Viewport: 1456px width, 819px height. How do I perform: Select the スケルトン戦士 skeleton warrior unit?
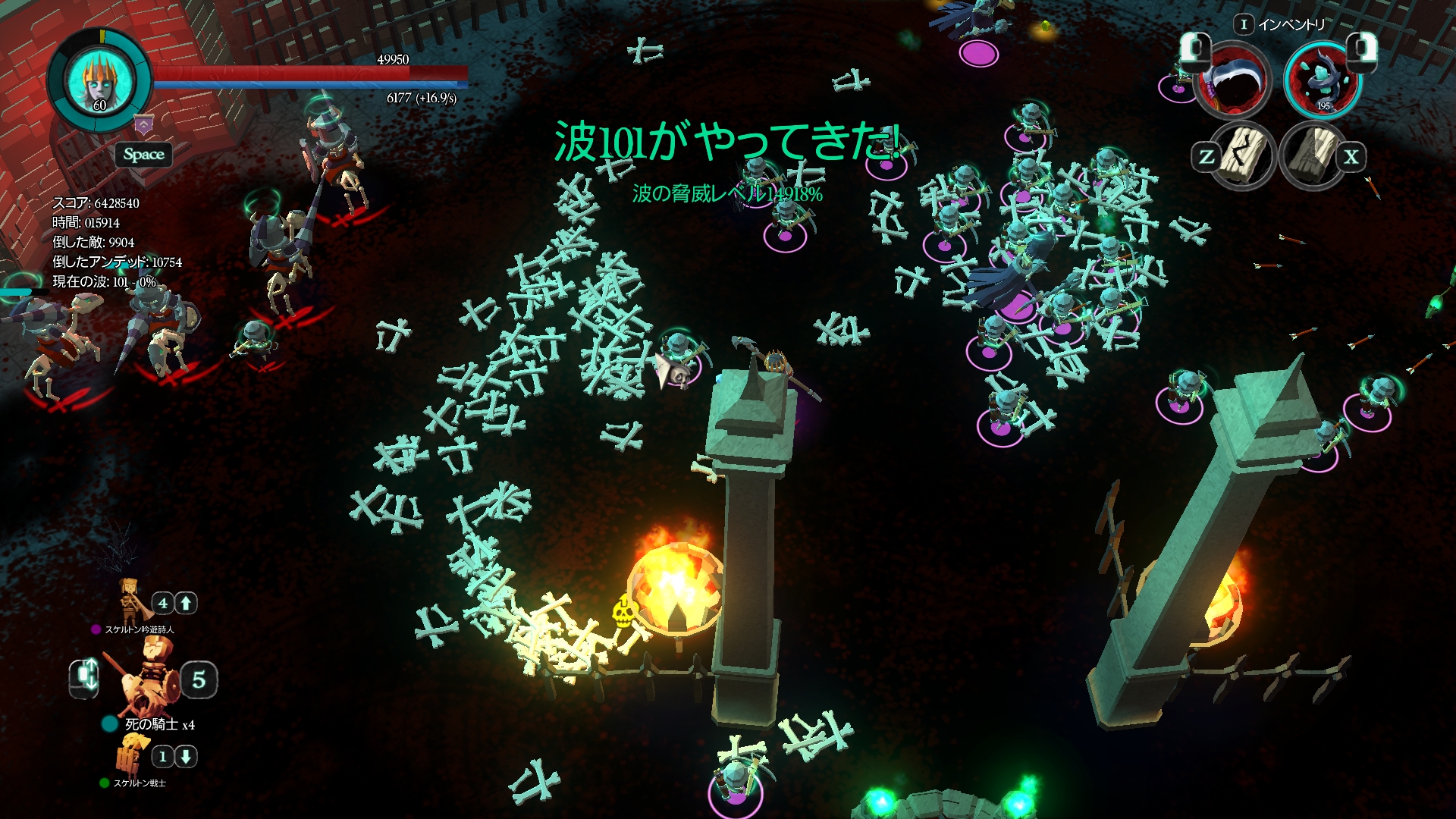pyautogui.click(x=131, y=755)
